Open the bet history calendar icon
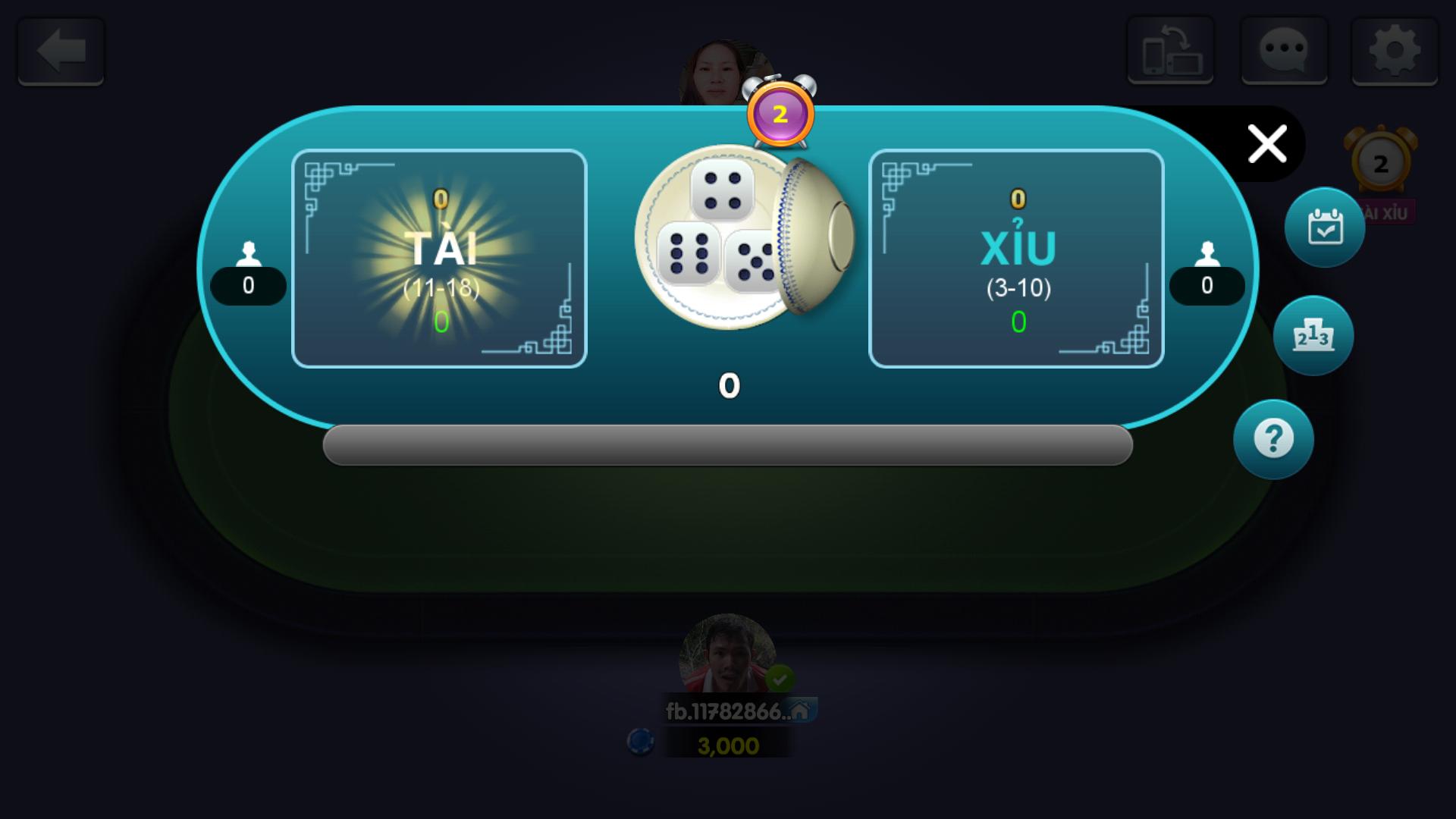1456x819 pixels. [1324, 227]
